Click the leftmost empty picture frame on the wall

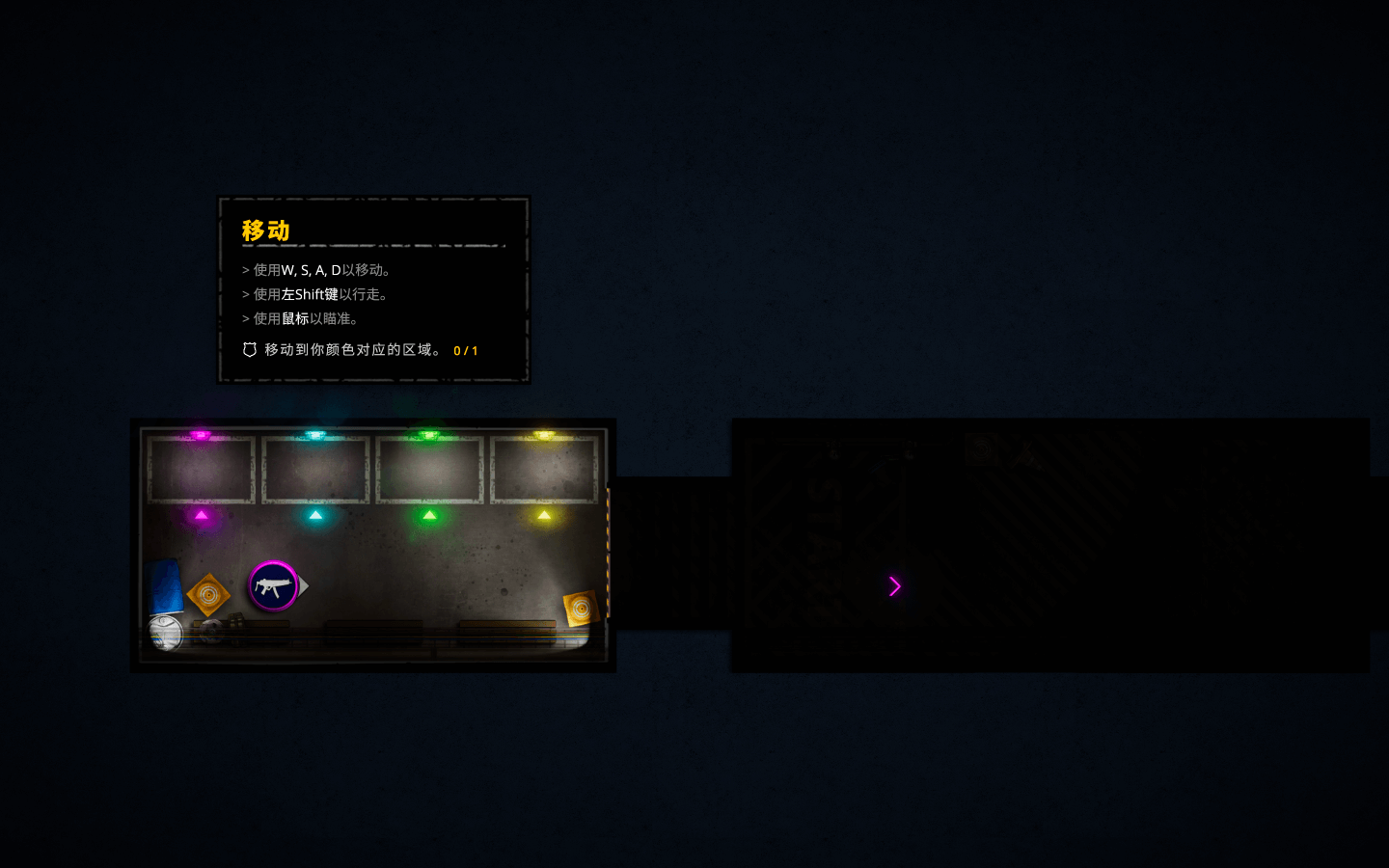(201, 470)
